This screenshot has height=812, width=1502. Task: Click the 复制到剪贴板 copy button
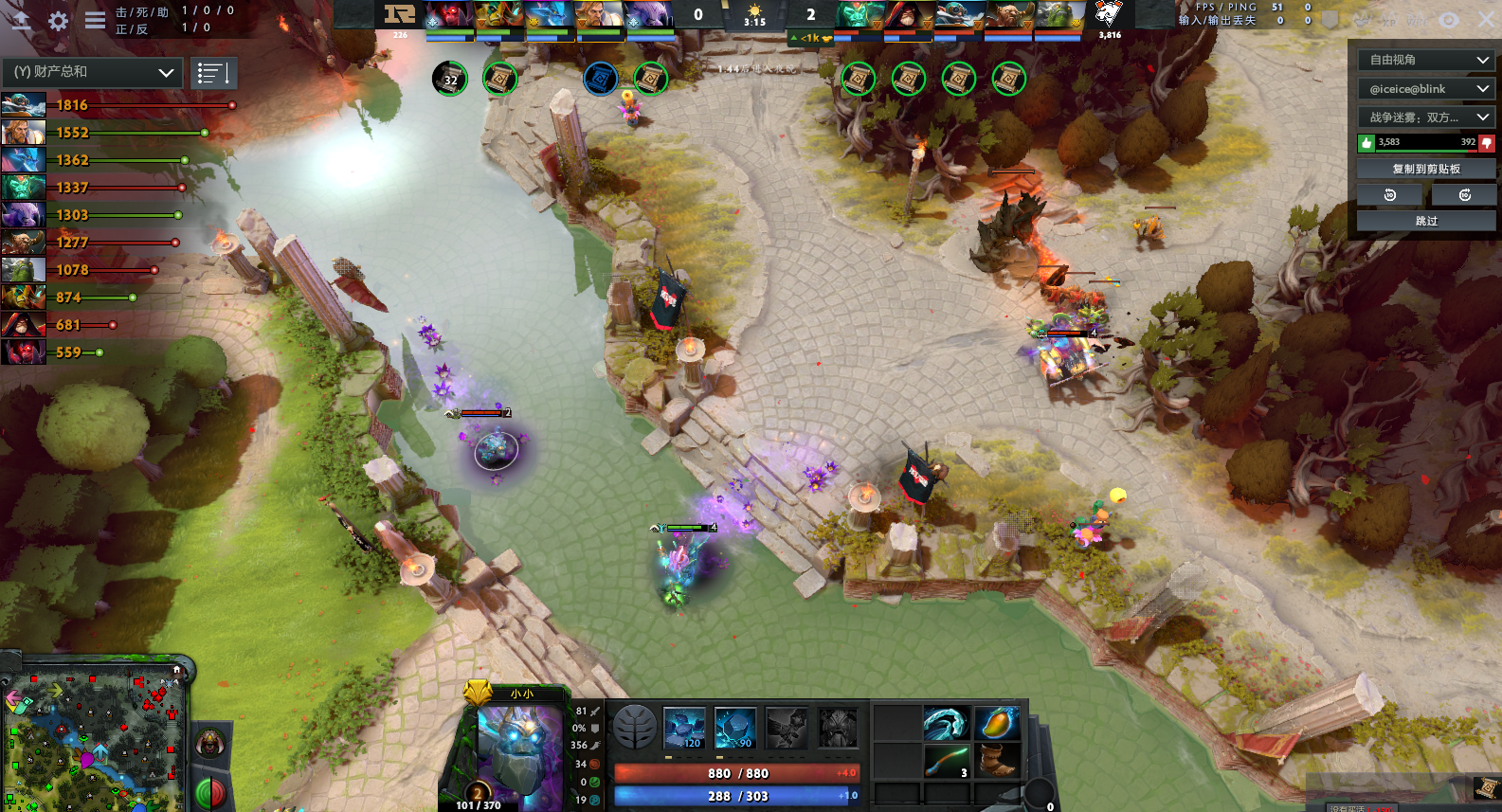1426,169
